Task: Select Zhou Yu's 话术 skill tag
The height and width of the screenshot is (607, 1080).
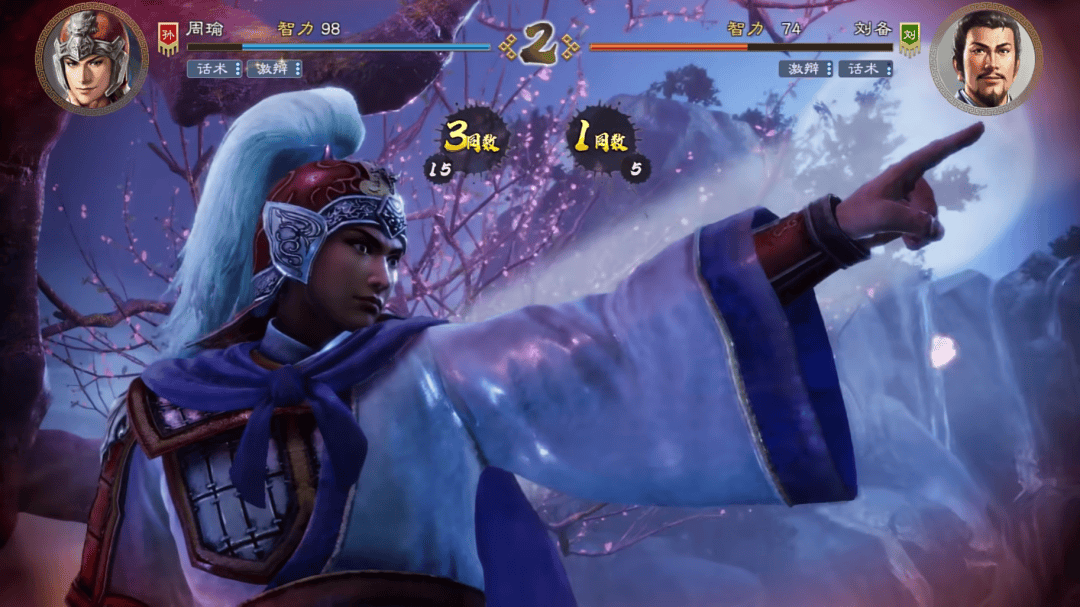Action: (x=214, y=68)
